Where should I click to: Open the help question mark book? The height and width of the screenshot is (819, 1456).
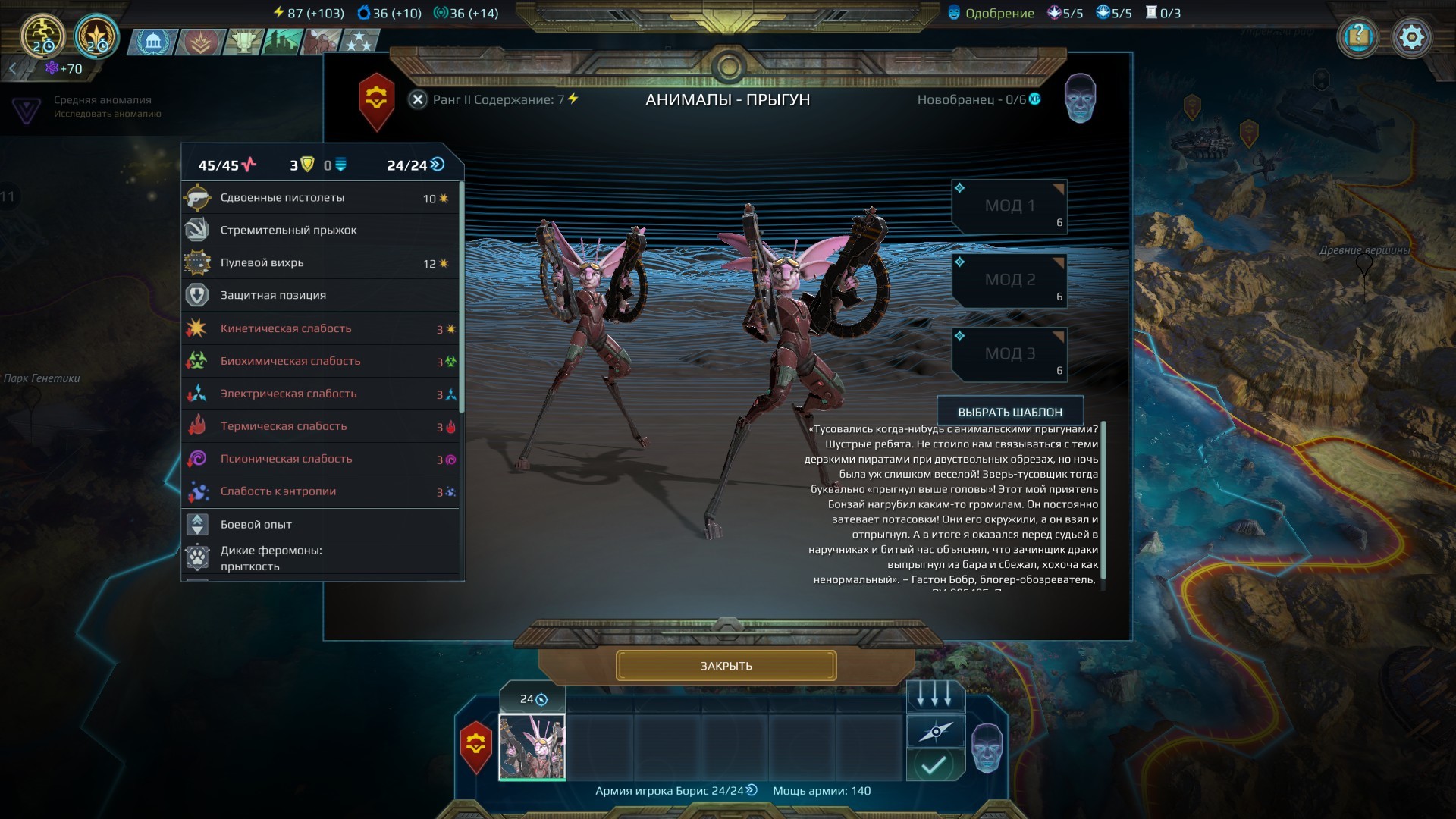[1358, 36]
